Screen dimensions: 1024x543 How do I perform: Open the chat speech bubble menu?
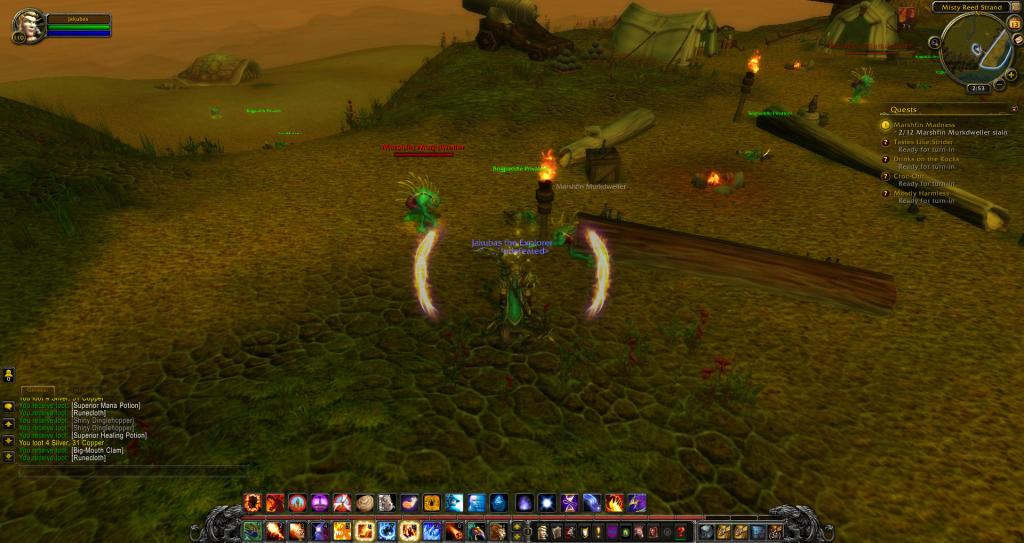pos(8,406)
